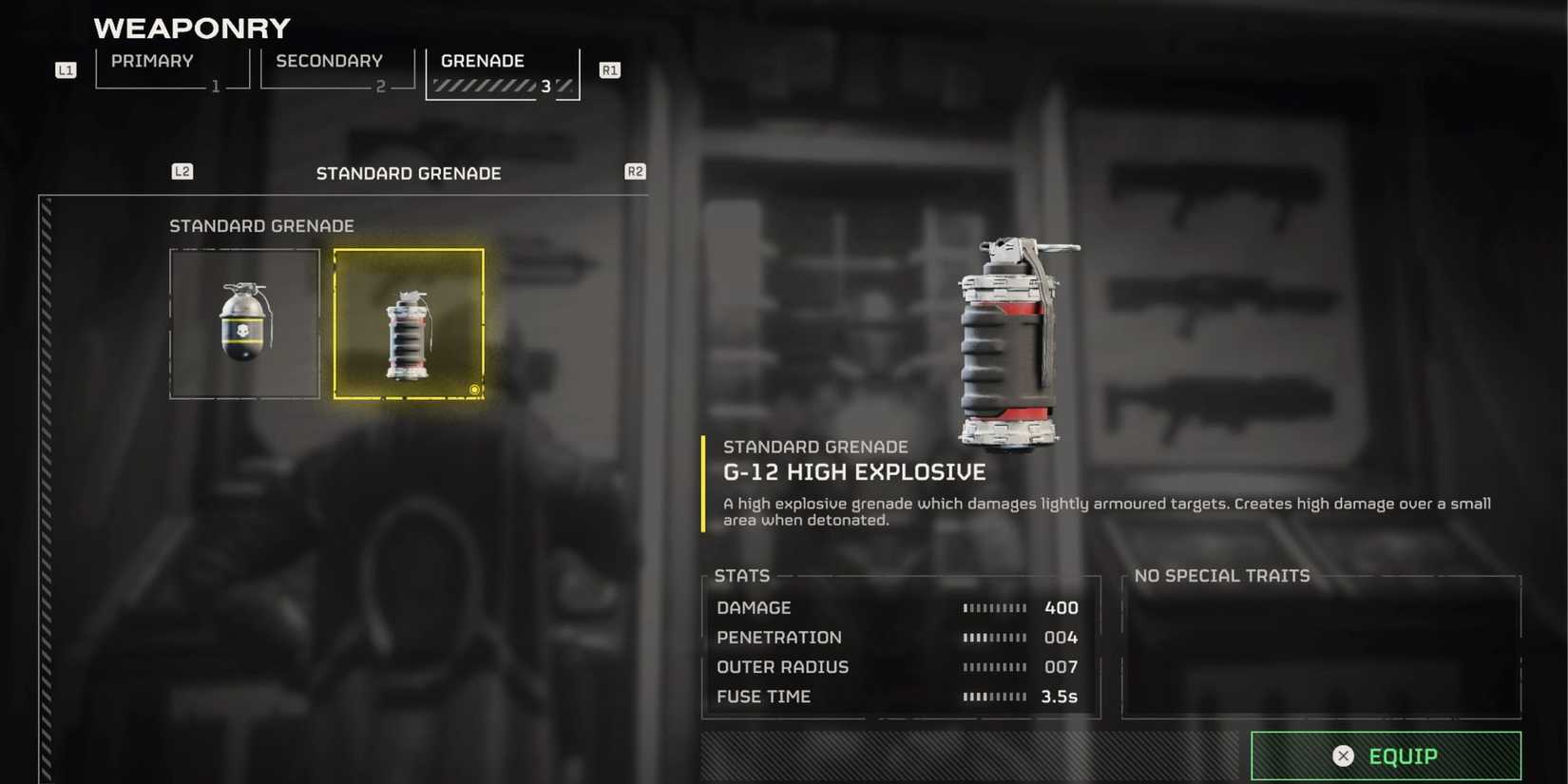Click the DAMAGE stat bar
The height and width of the screenshot is (784, 1568).
[x=994, y=607]
